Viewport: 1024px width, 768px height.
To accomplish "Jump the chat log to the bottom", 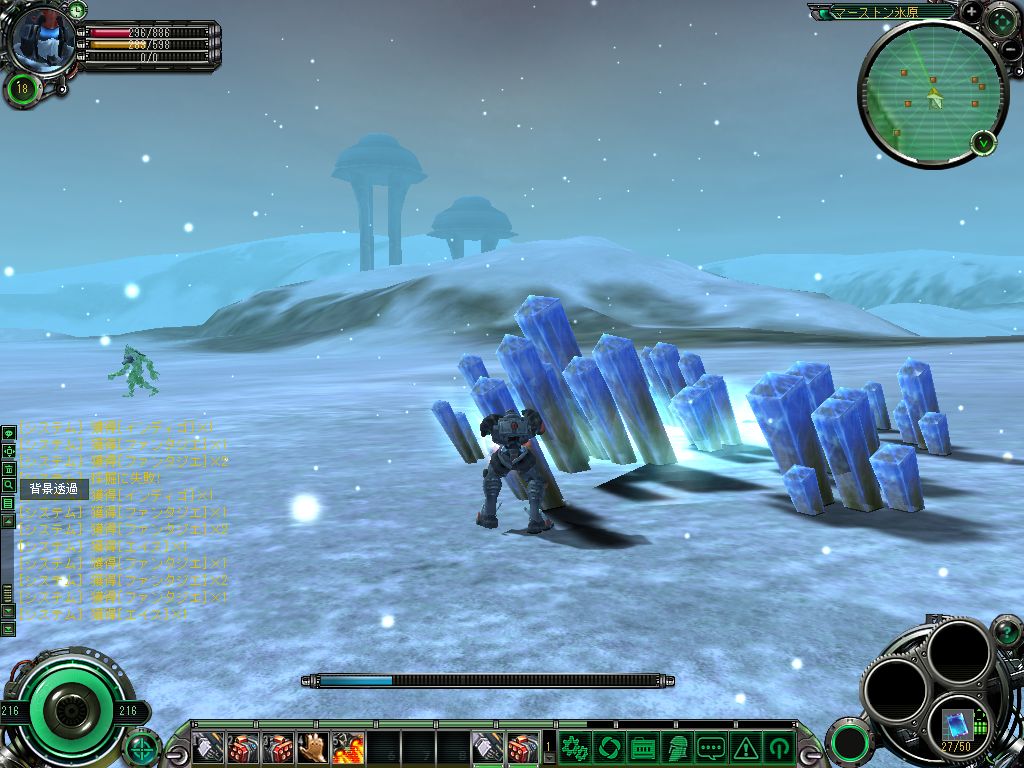I will pyautogui.click(x=8, y=628).
